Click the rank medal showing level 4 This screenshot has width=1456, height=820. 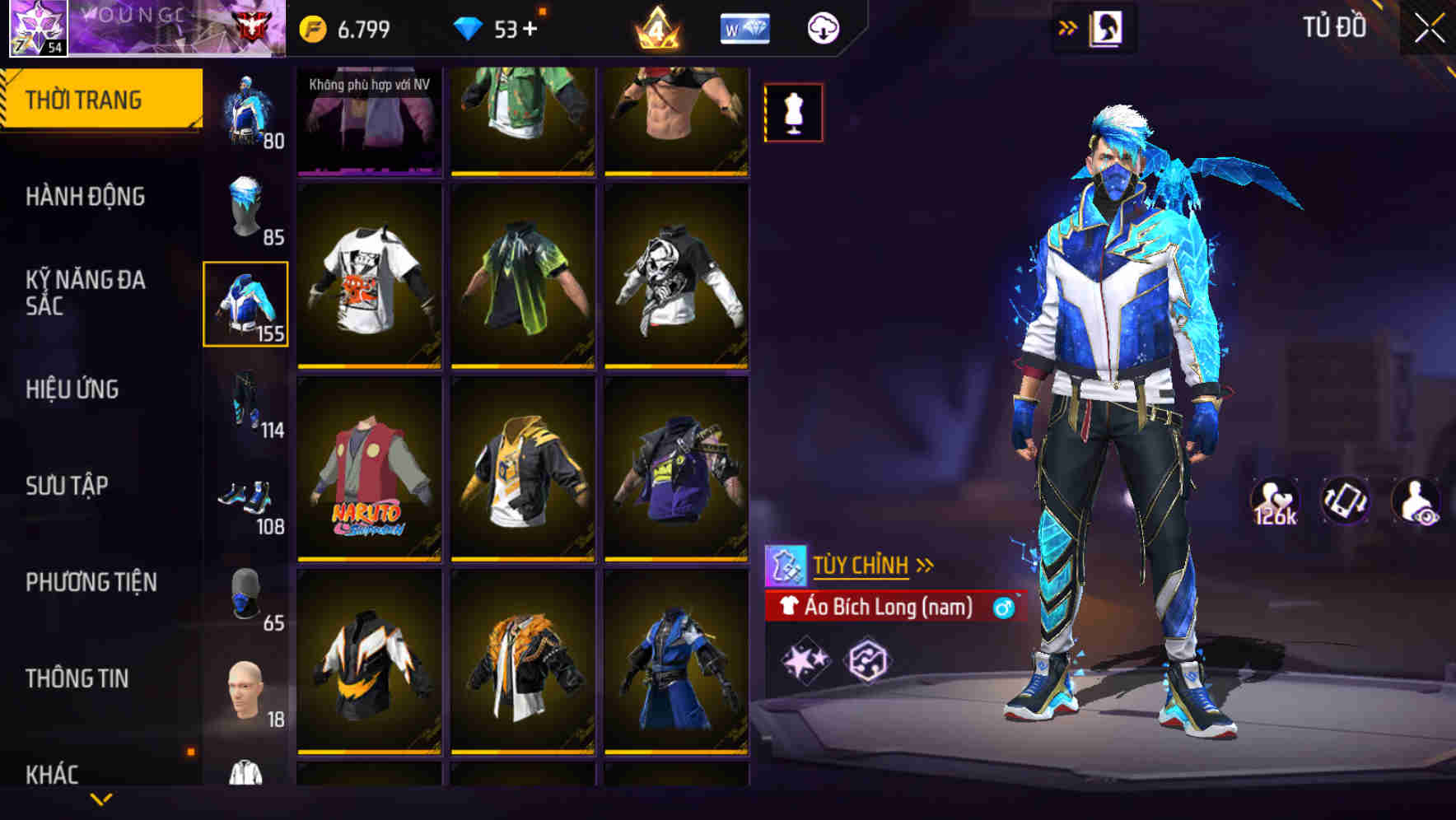coord(656,26)
